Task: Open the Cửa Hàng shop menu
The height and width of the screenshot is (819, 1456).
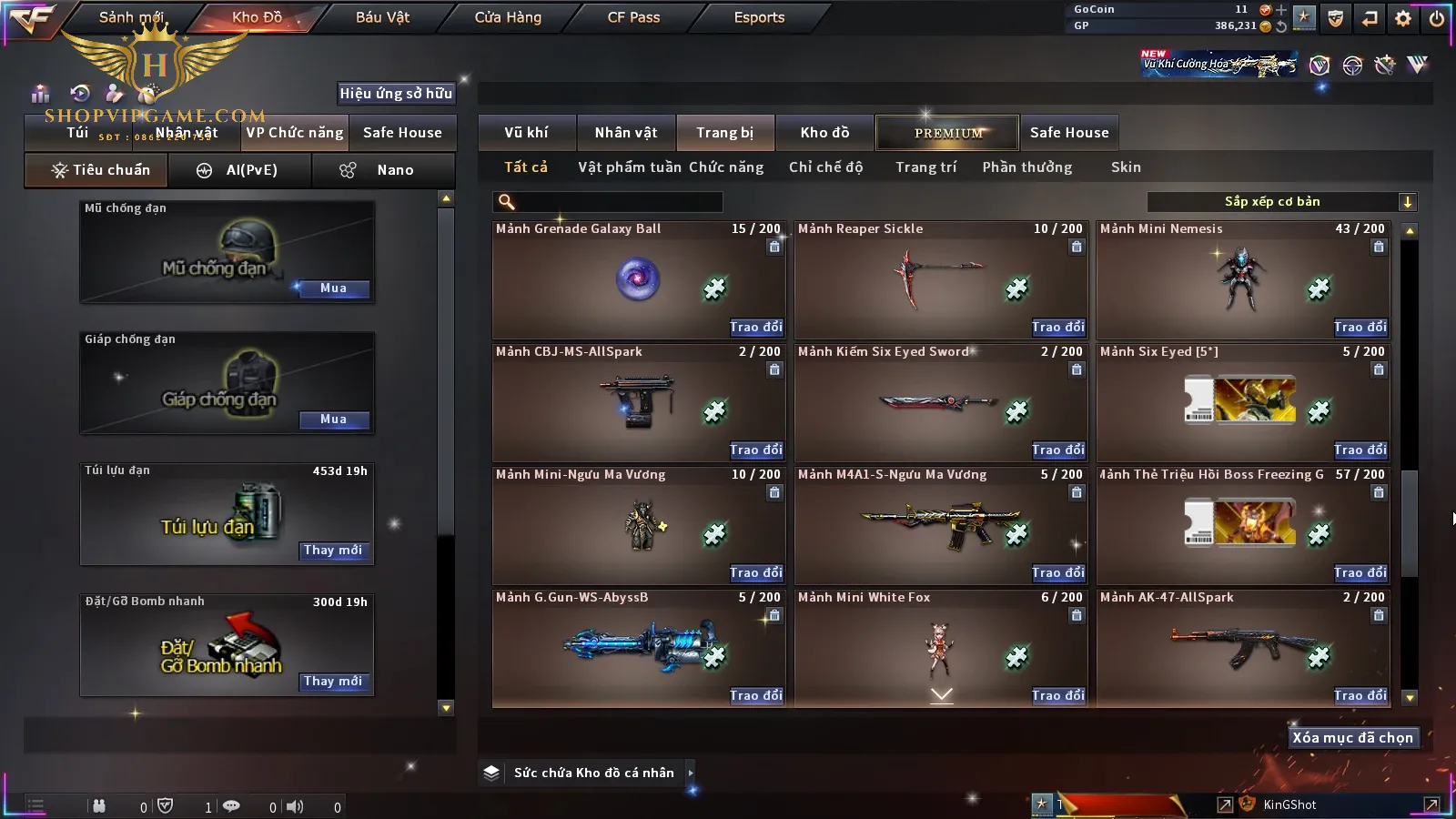Action: click(508, 17)
